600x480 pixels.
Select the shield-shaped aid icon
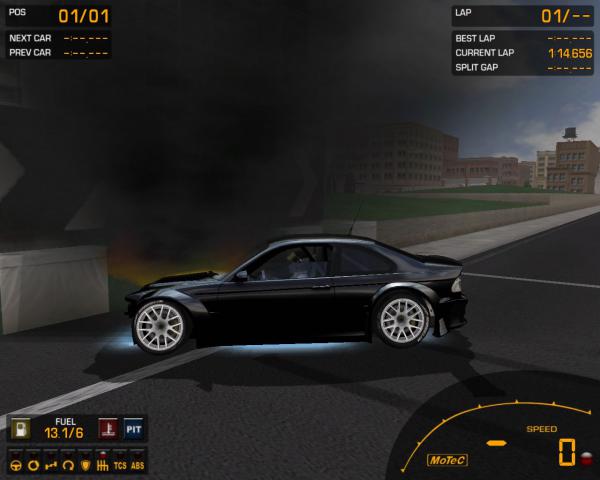[x=86, y=465]
